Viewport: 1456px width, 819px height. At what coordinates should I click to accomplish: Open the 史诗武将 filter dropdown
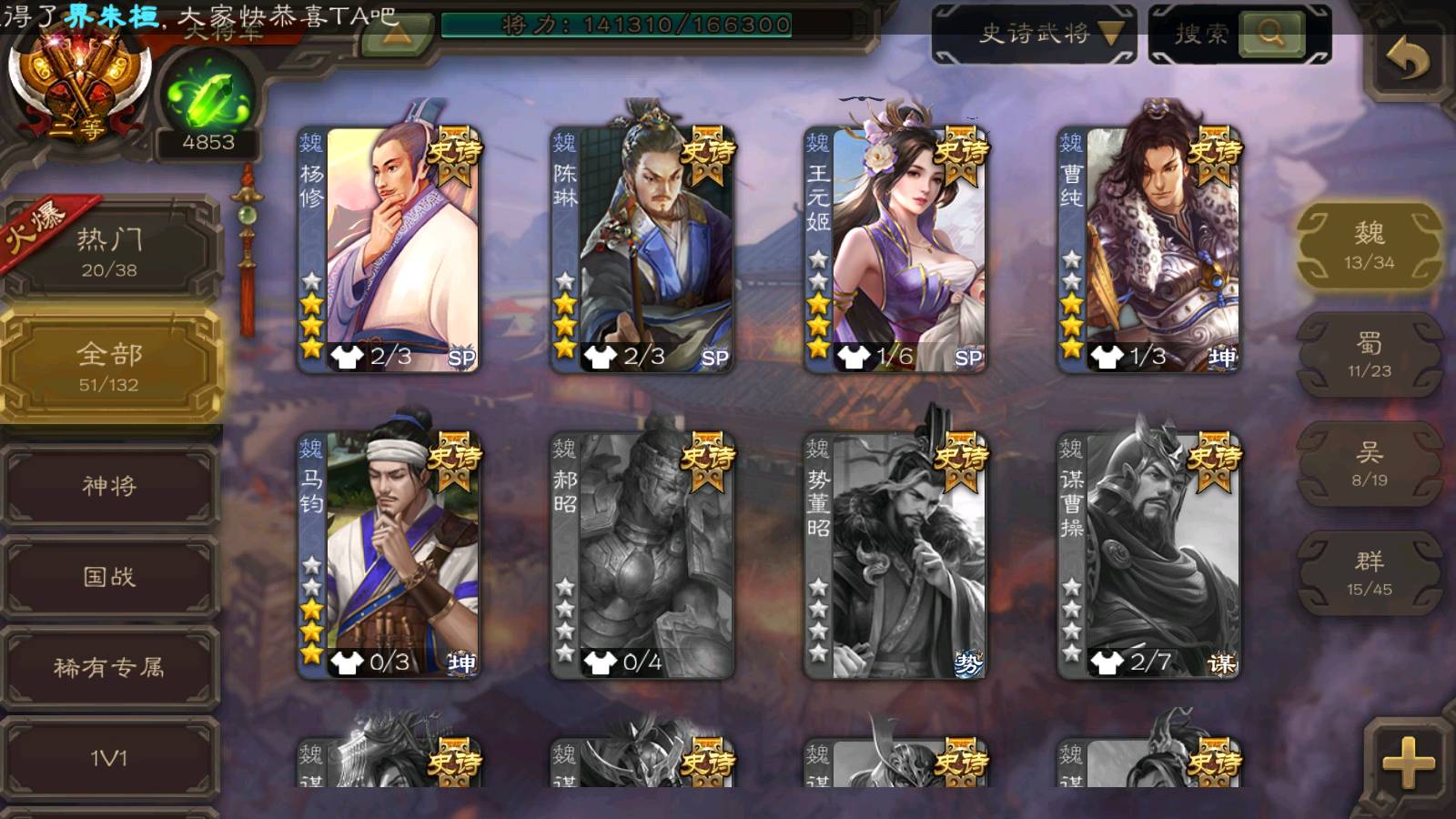(x=1035, y=35)
